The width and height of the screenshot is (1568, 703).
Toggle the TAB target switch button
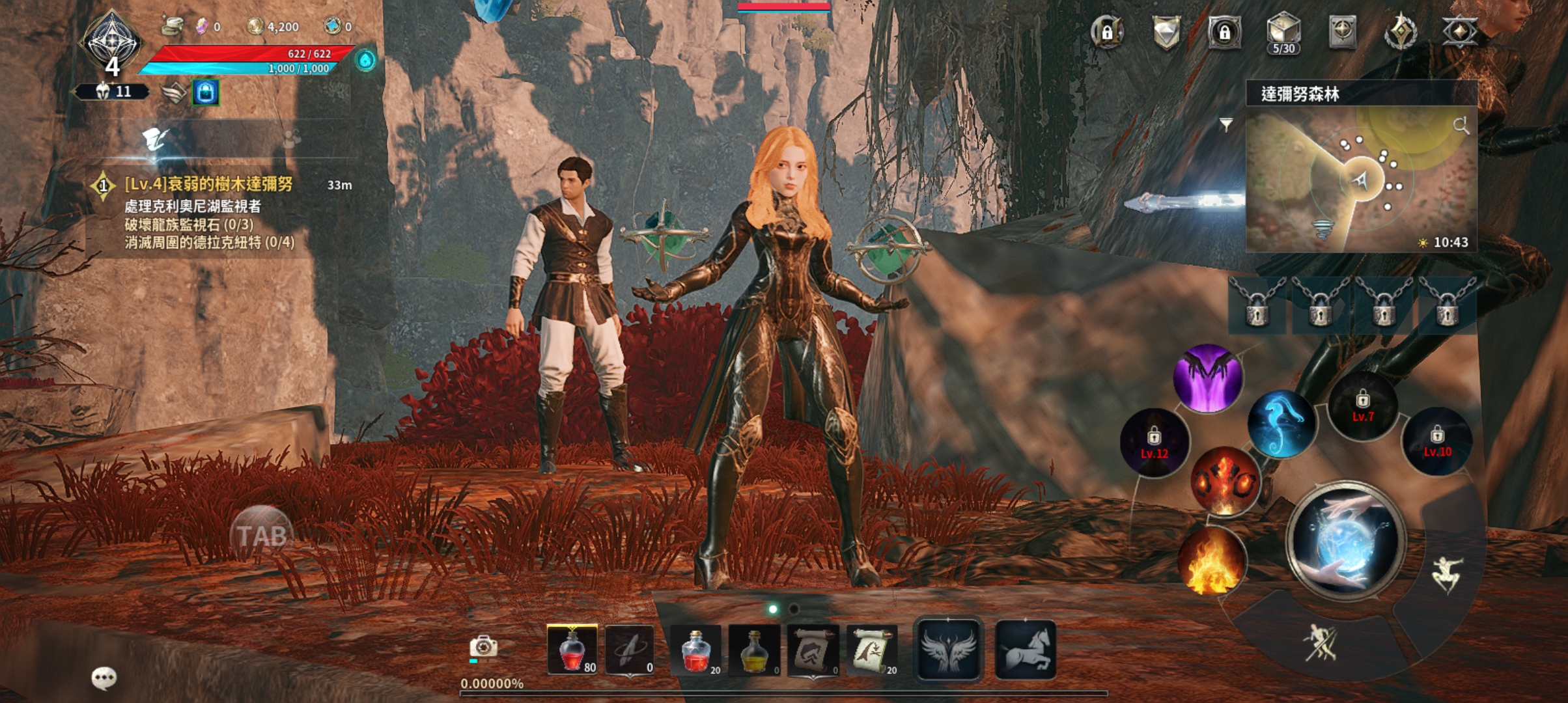[262, 535]
